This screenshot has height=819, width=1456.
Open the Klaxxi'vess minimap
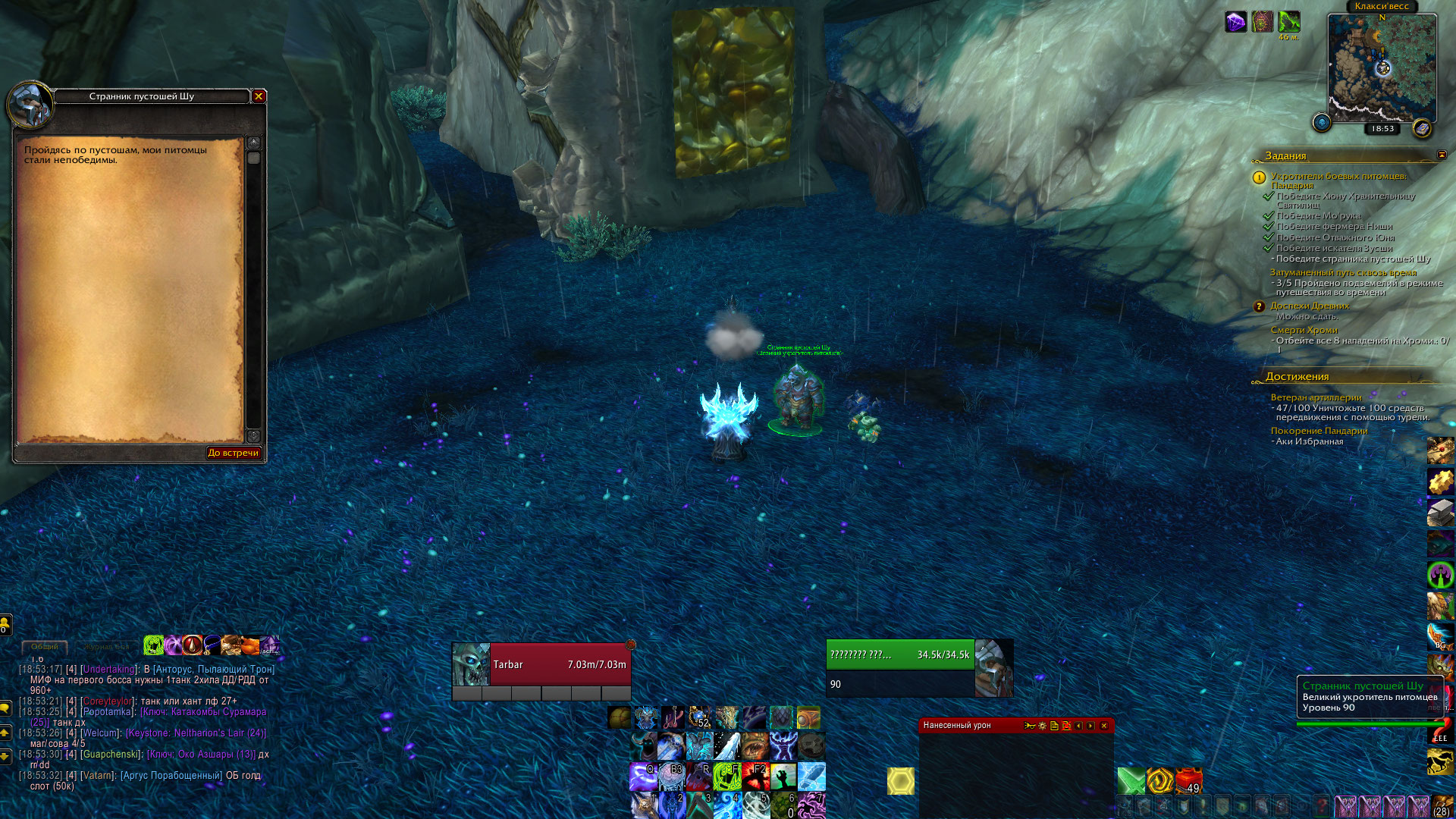(1382, 68)
